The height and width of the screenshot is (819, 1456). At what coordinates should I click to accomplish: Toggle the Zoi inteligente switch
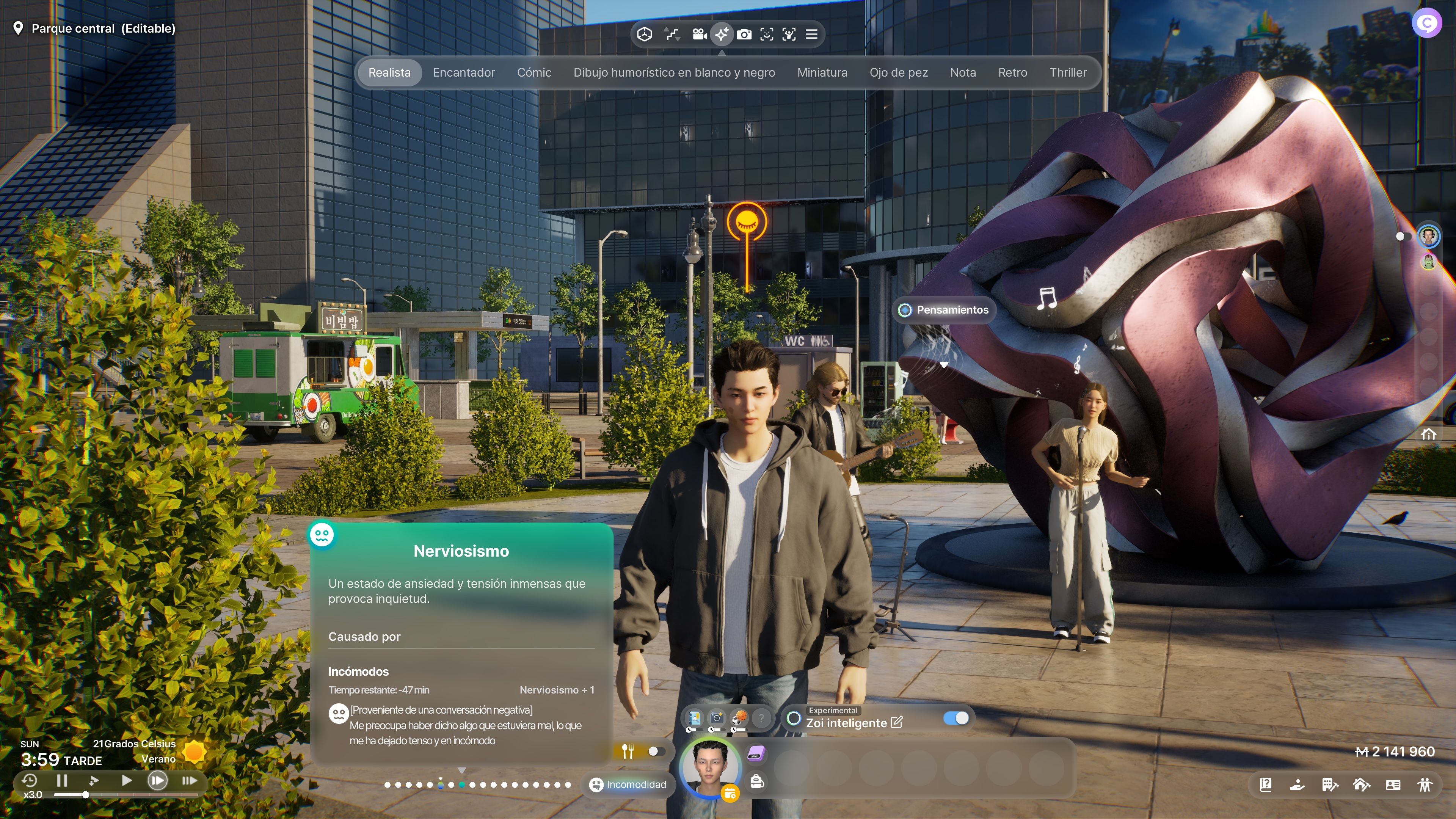tap(956, 718)
